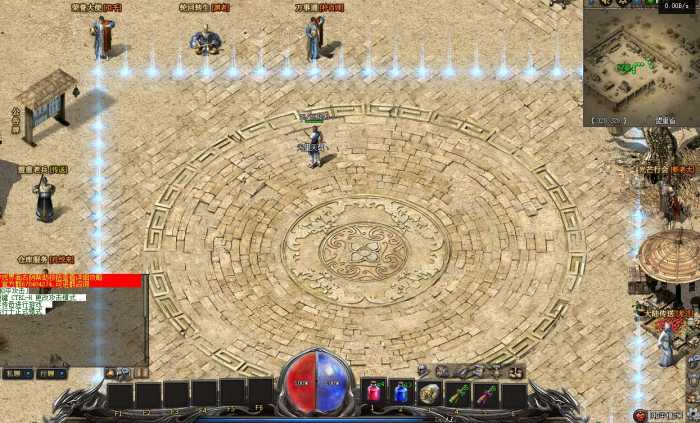Select the empty F6 skill slot

click(x=260, y=392)
